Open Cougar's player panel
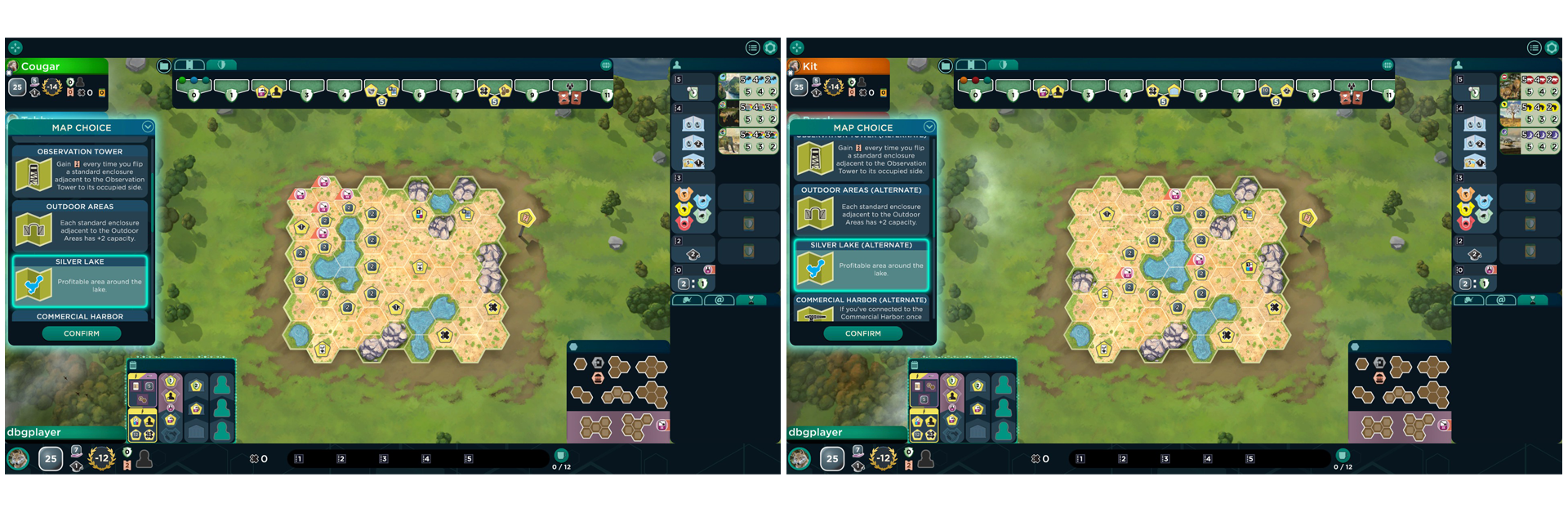 pyautogui.click(x=57, y=67)
